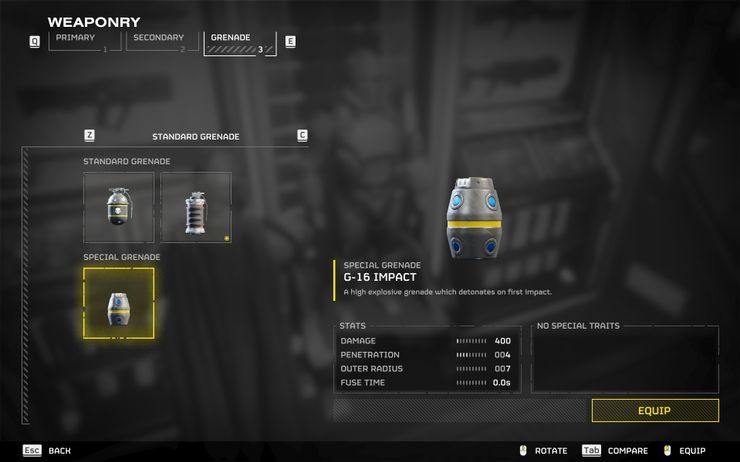The image size is (740, 462).
Task: Open the Secondary weapon tab
Action: [160, 41]
